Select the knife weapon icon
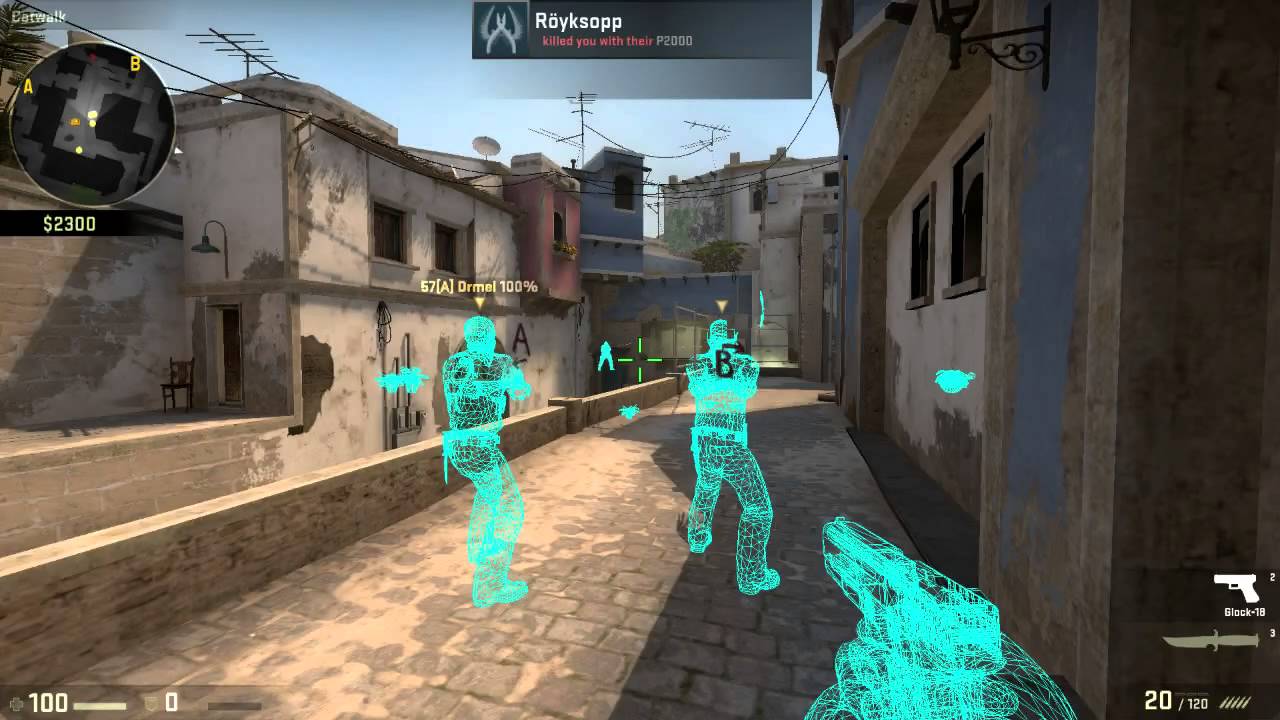The width and height of the screenshot is (1280, 720). coord(1211,640)
